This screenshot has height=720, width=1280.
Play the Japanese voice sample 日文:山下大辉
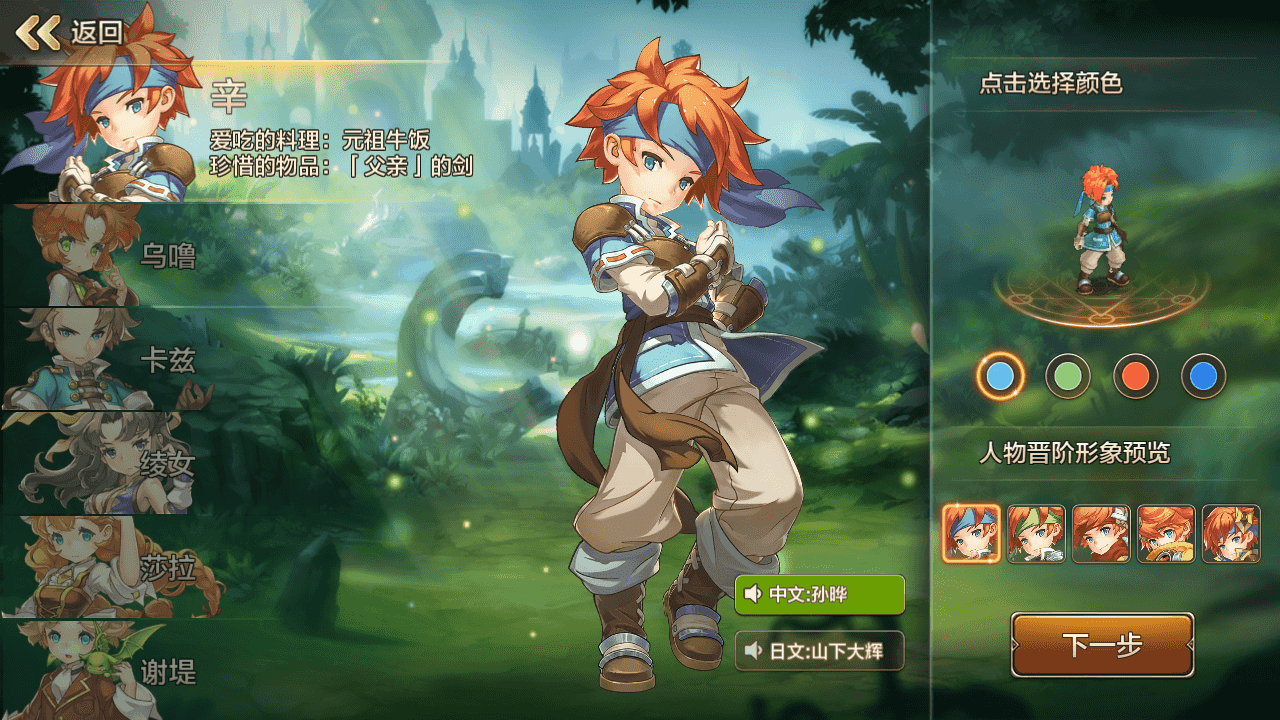819,651
